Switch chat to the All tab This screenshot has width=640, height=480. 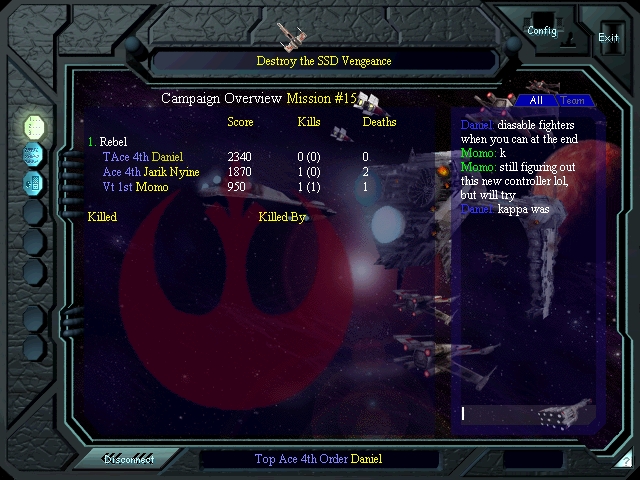pyautogui.click(x=536, y=101)
